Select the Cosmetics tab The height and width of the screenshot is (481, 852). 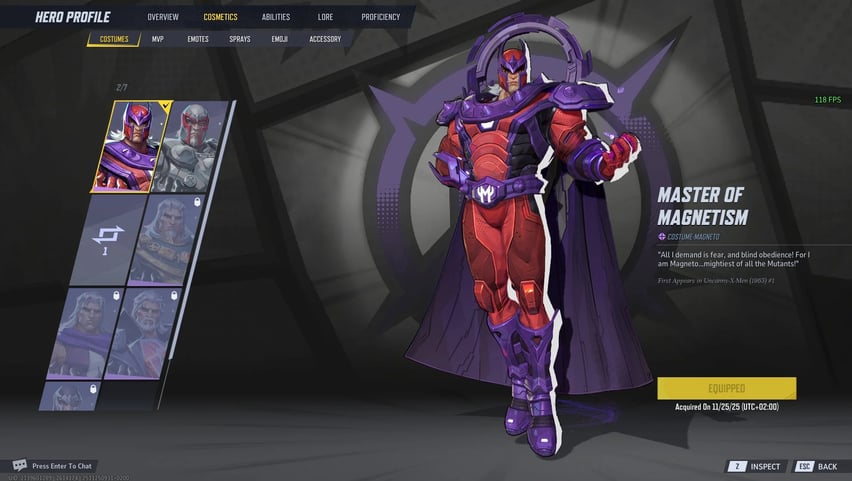pyautogui.click(x=220, y=17)
